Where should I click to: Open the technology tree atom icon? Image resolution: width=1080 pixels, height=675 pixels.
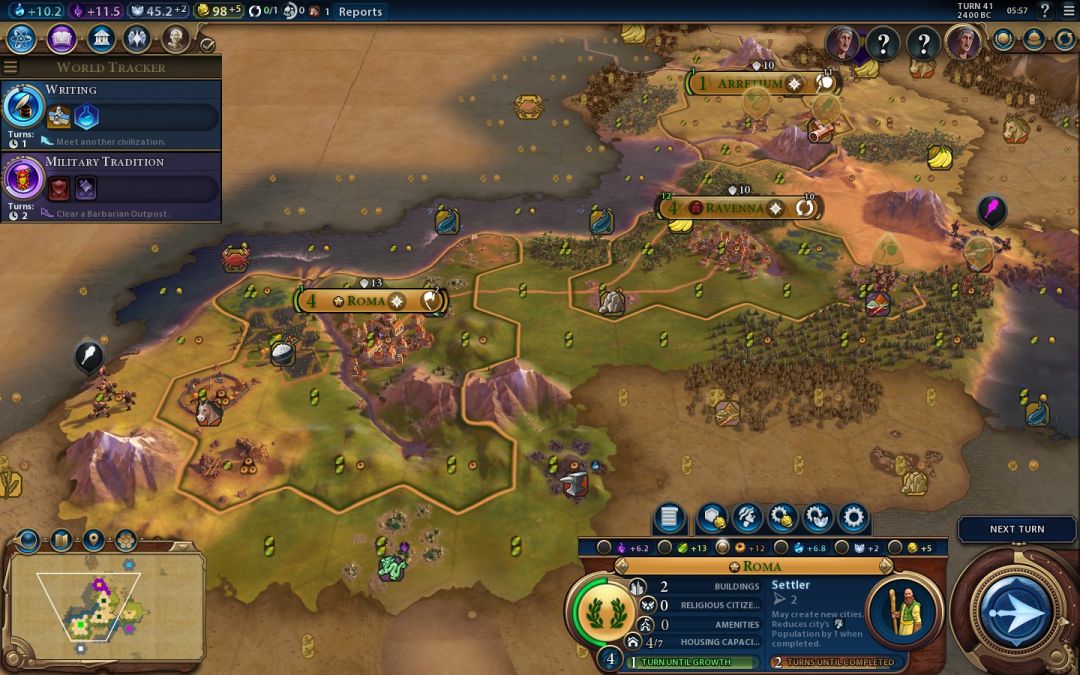[x=23, y=40]
